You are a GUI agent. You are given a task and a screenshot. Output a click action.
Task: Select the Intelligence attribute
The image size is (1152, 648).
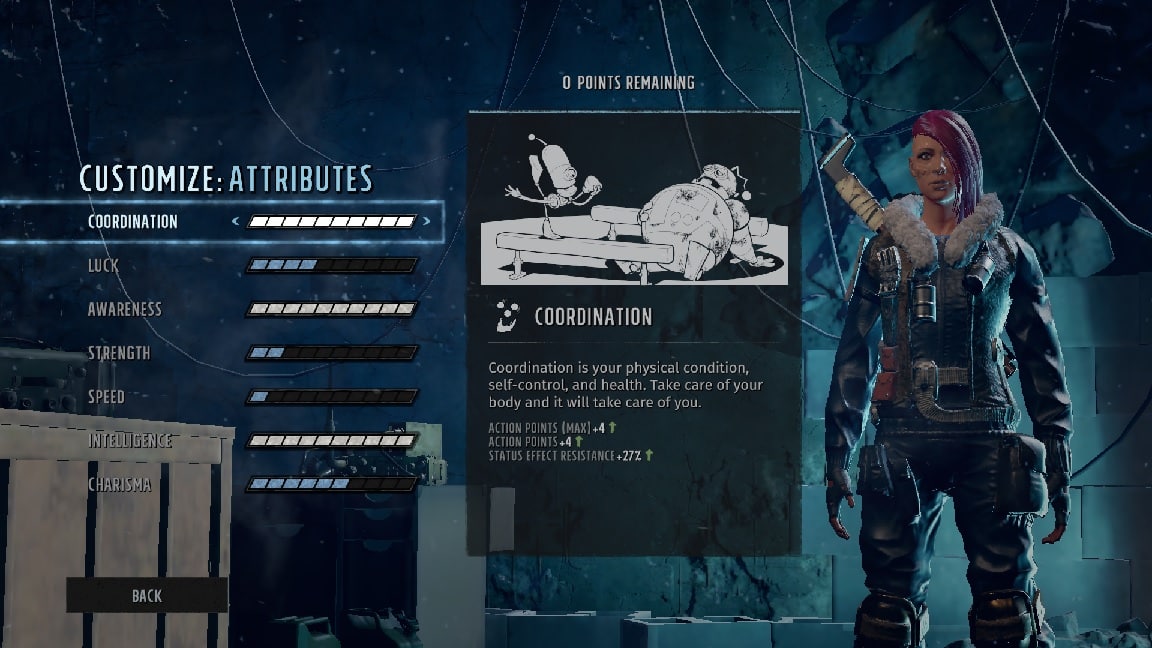pyautogui.click(x=130, y=441)
